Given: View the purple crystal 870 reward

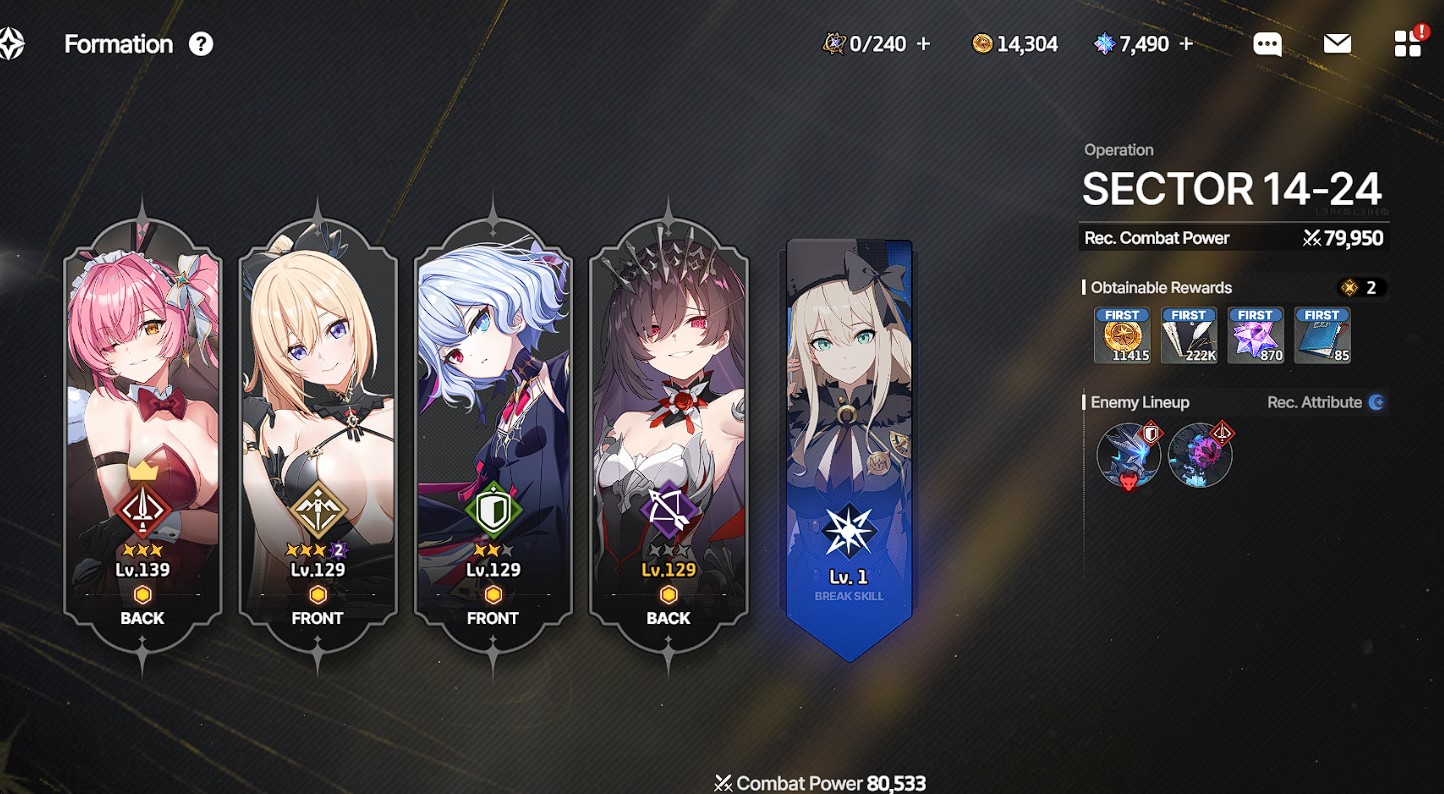Looking at the screenshot, I should point(1255,335).
